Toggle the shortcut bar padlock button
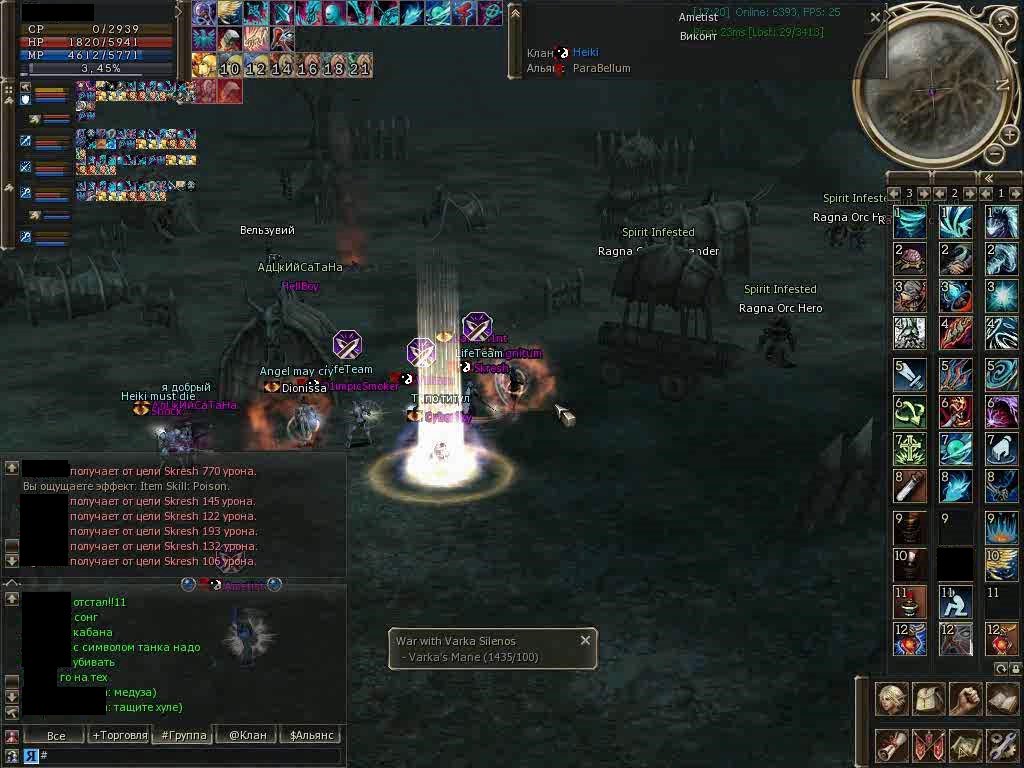 (1016, 668)
